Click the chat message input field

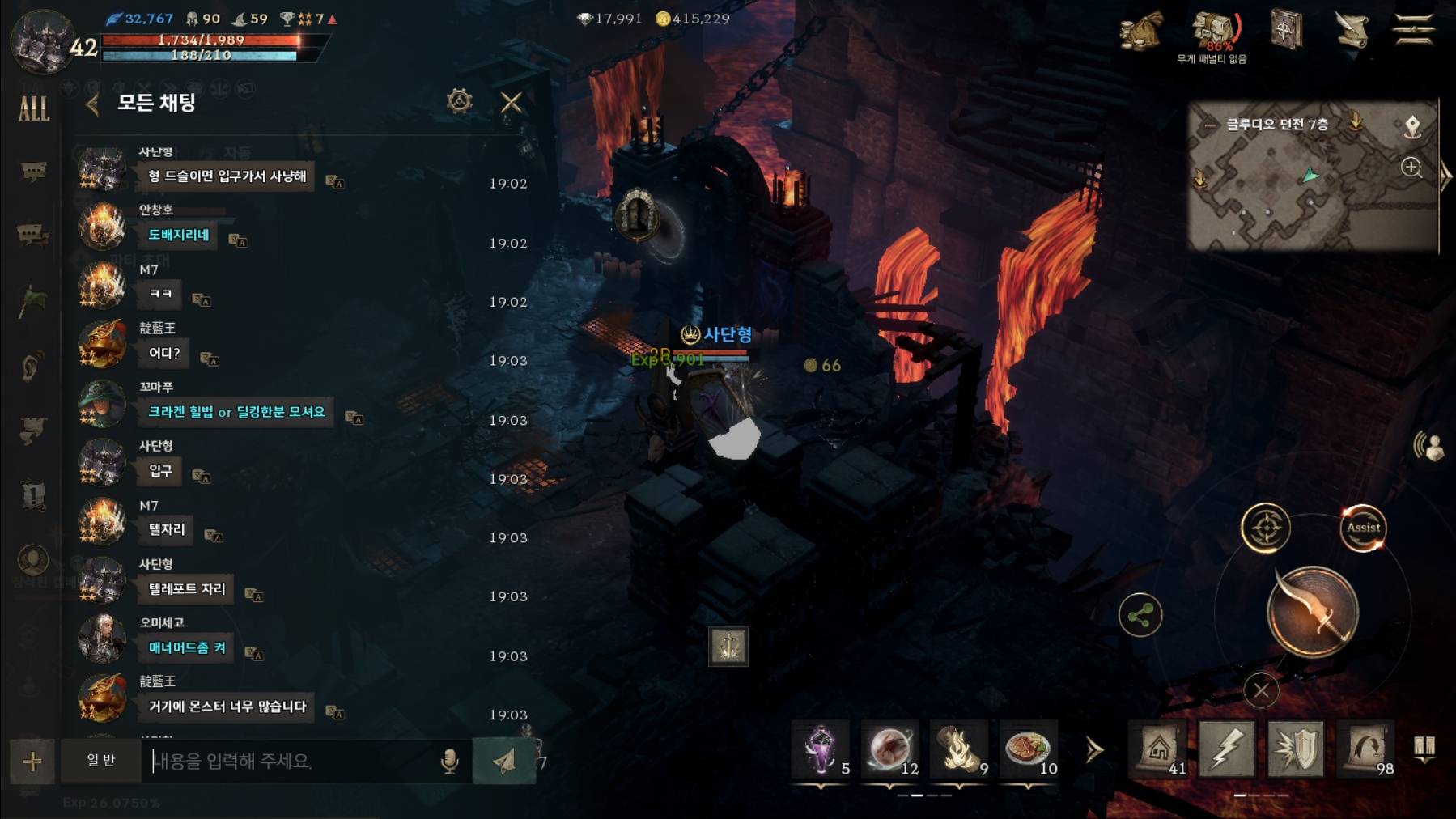pos(291,761)
